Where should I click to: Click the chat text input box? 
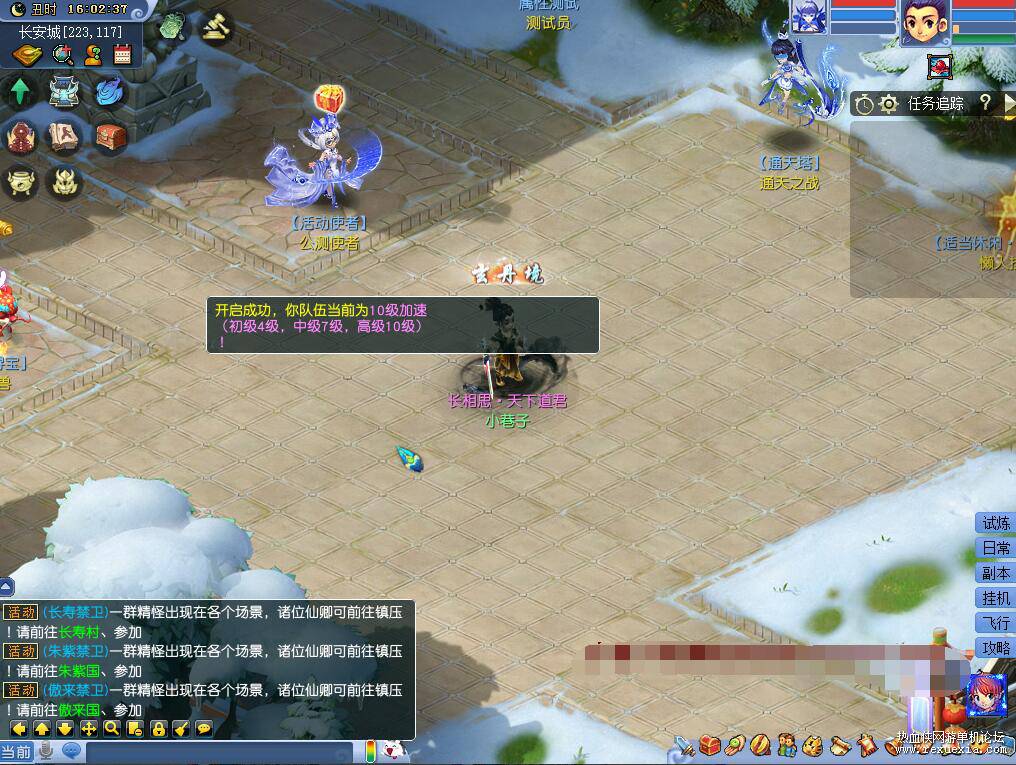tap(220, 751)
